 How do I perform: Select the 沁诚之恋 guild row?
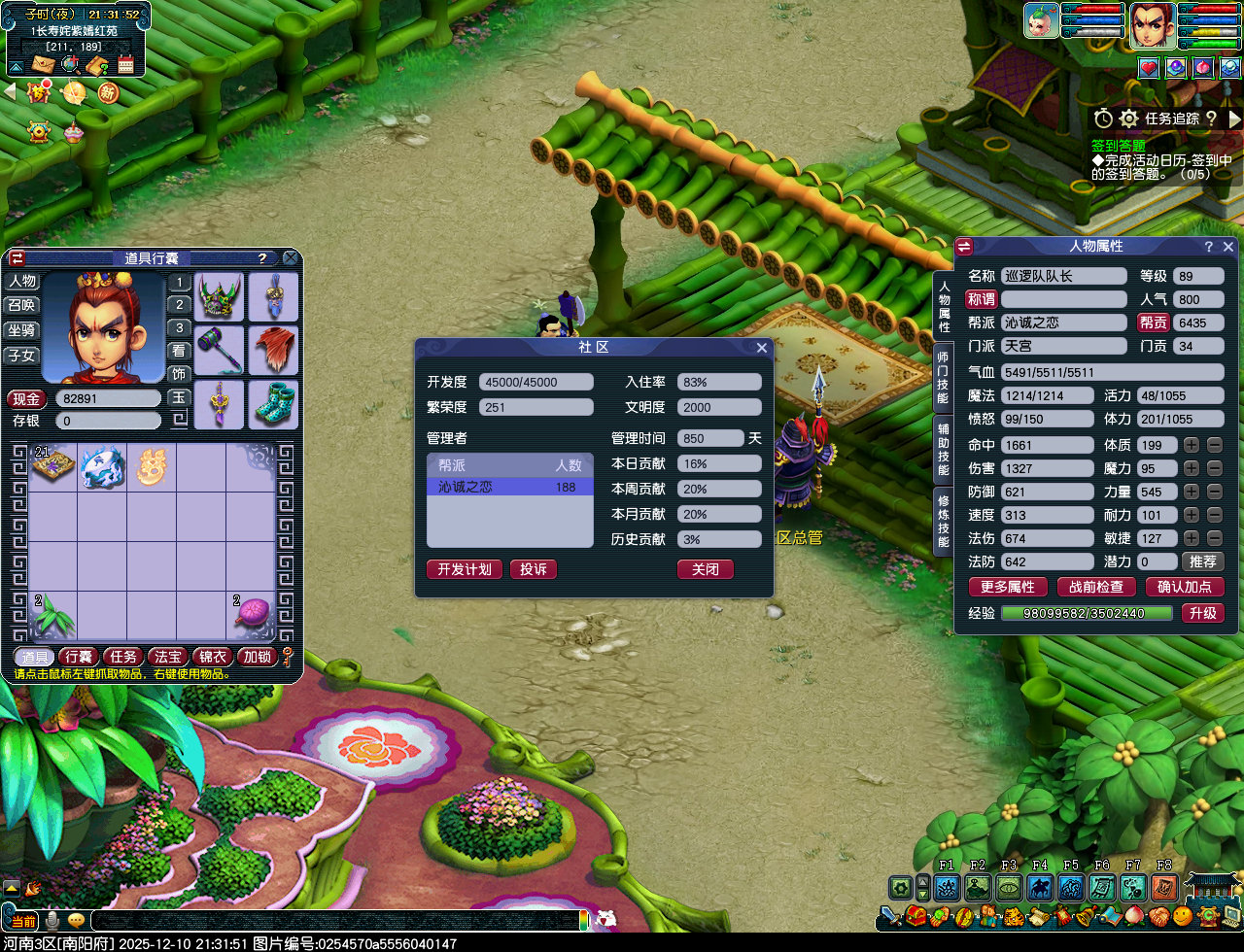point(509,487)
